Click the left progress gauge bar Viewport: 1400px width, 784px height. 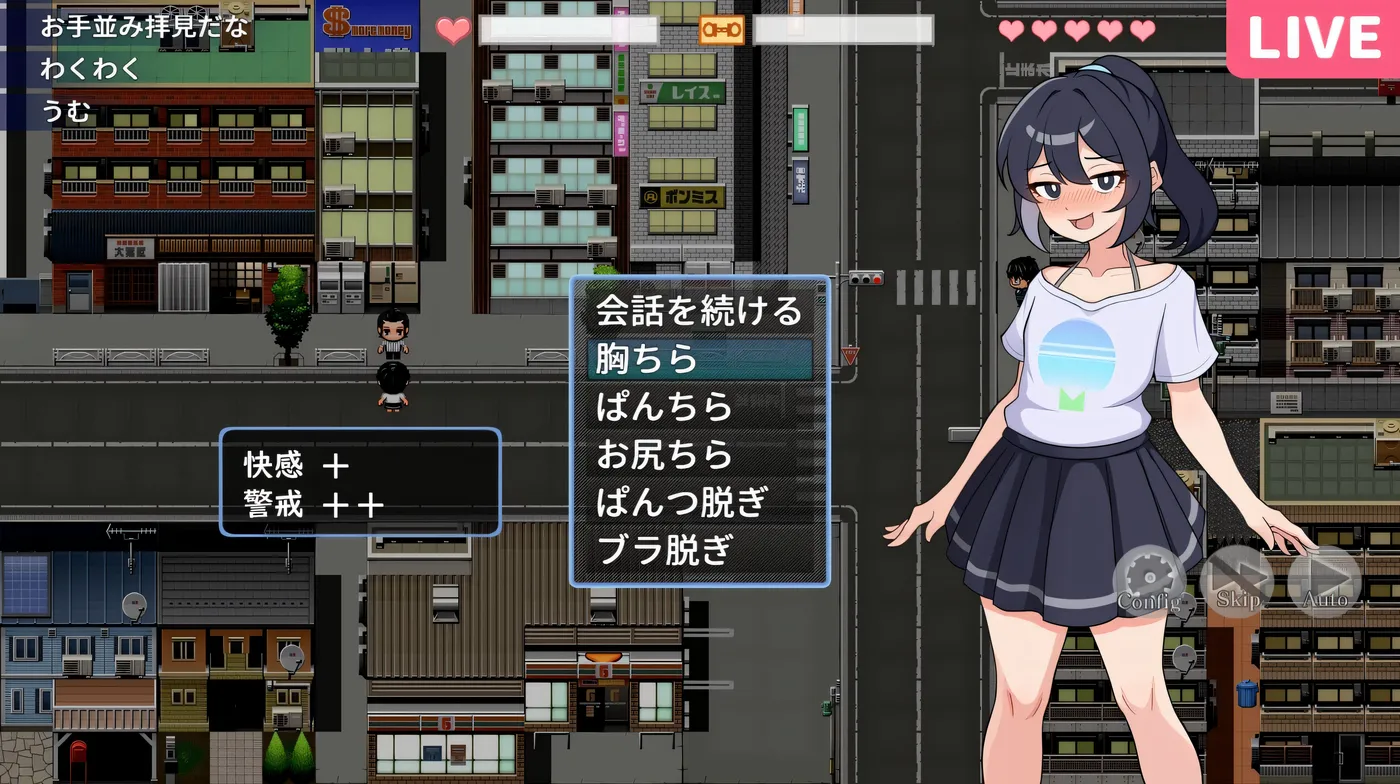tap(566, 30)
